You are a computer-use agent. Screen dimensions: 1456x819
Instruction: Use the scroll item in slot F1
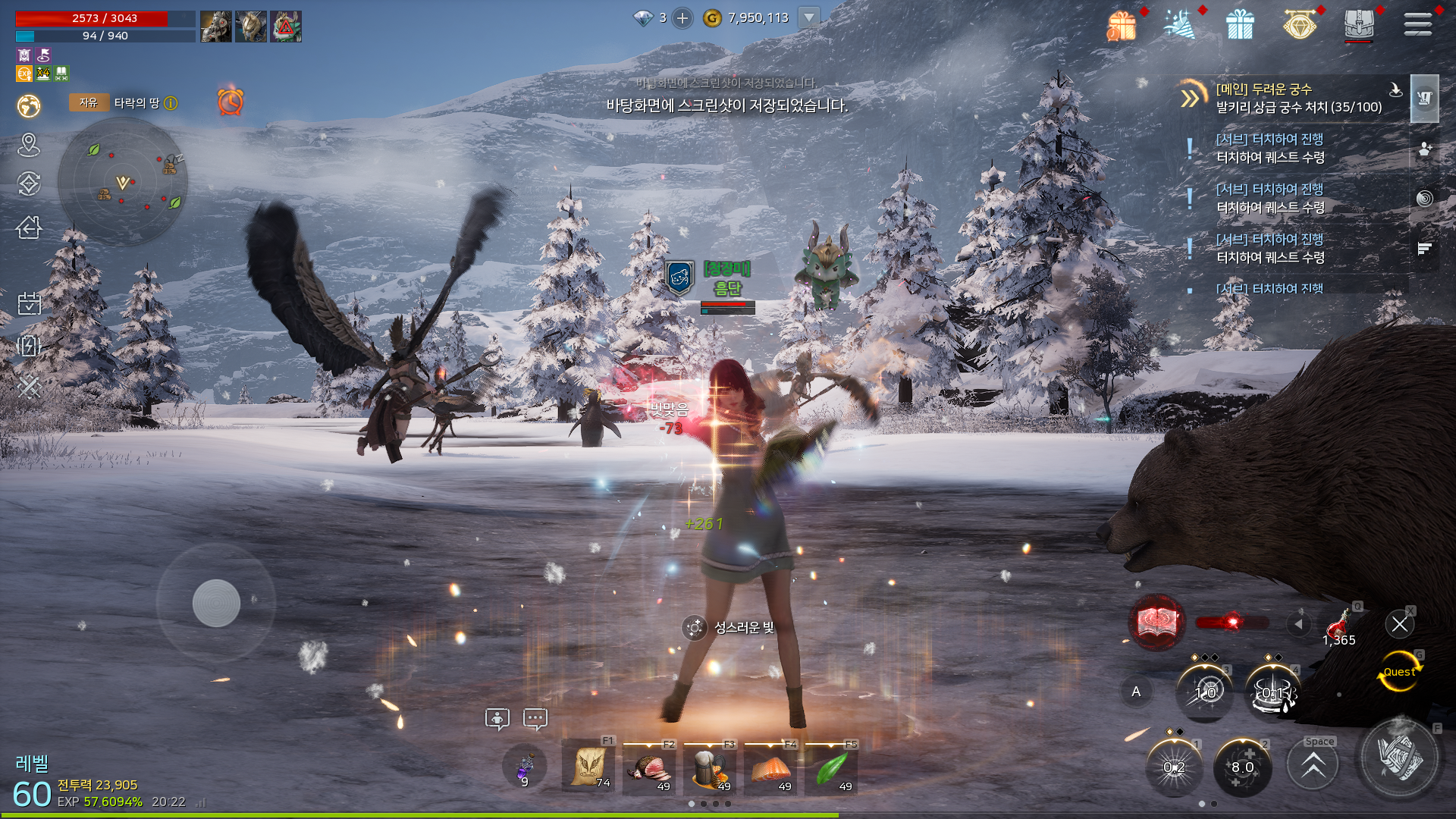589,767
